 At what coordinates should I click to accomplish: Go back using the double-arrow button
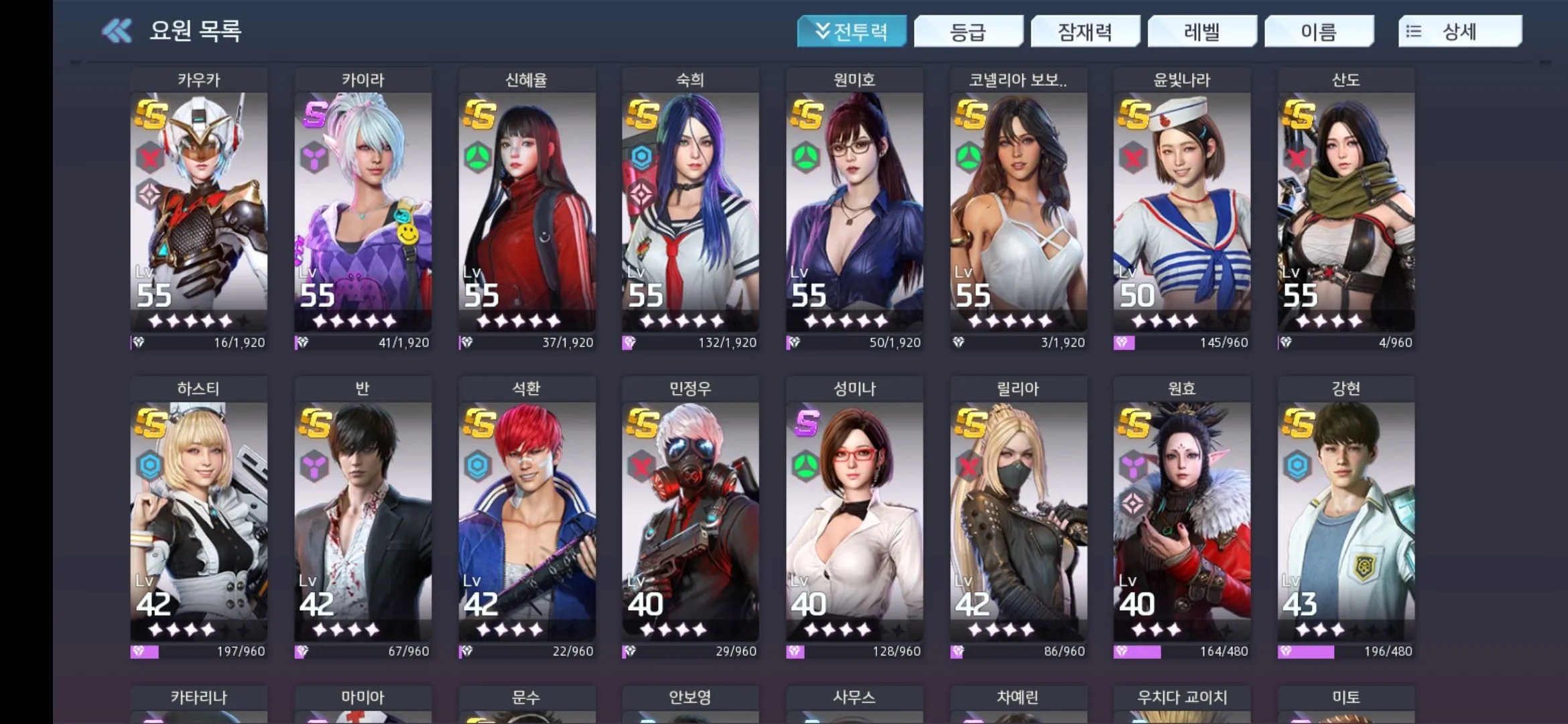tap(117, 31)
